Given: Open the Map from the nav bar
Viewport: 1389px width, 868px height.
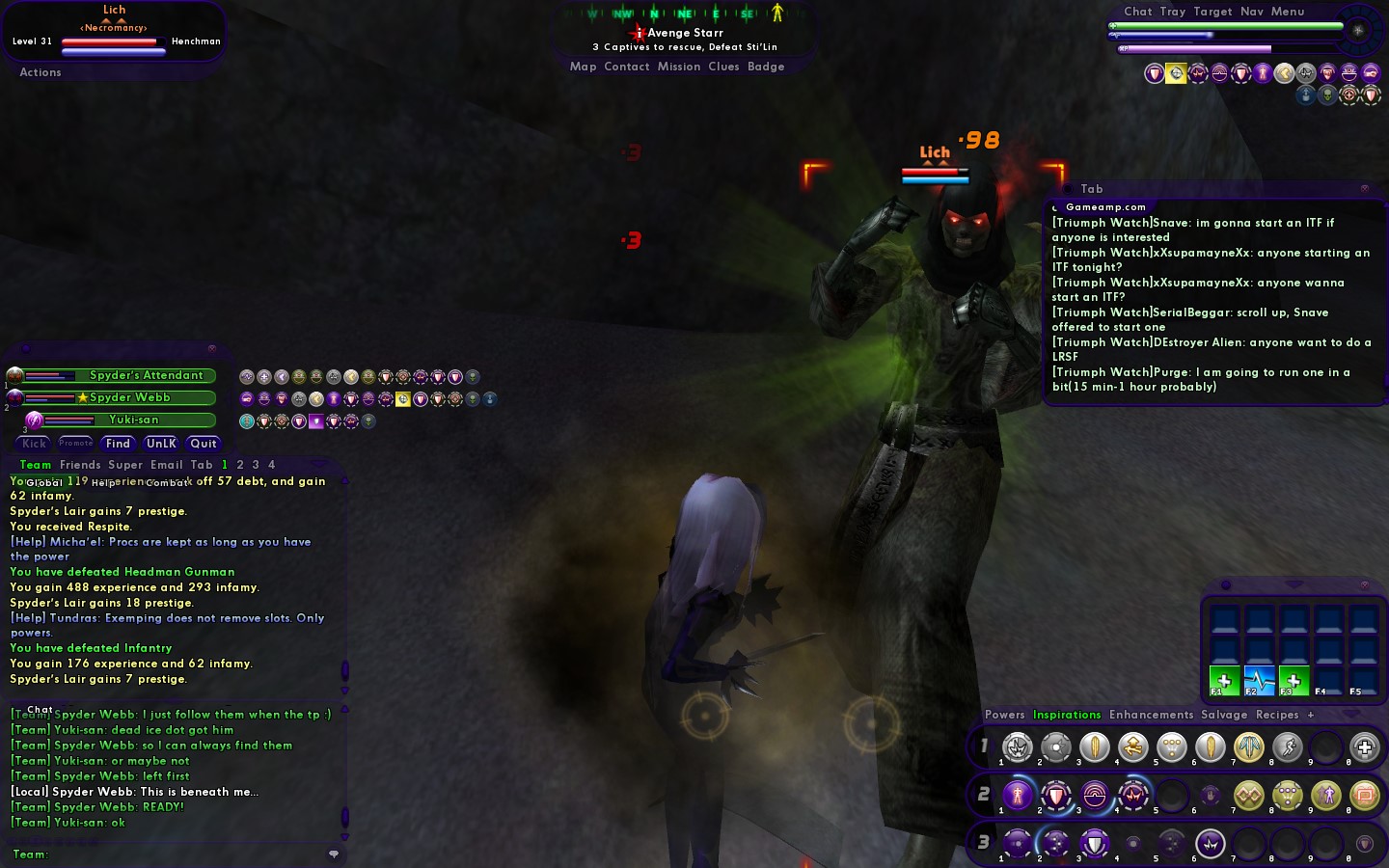Looking at the screenshot, I should tap(583, 67).
